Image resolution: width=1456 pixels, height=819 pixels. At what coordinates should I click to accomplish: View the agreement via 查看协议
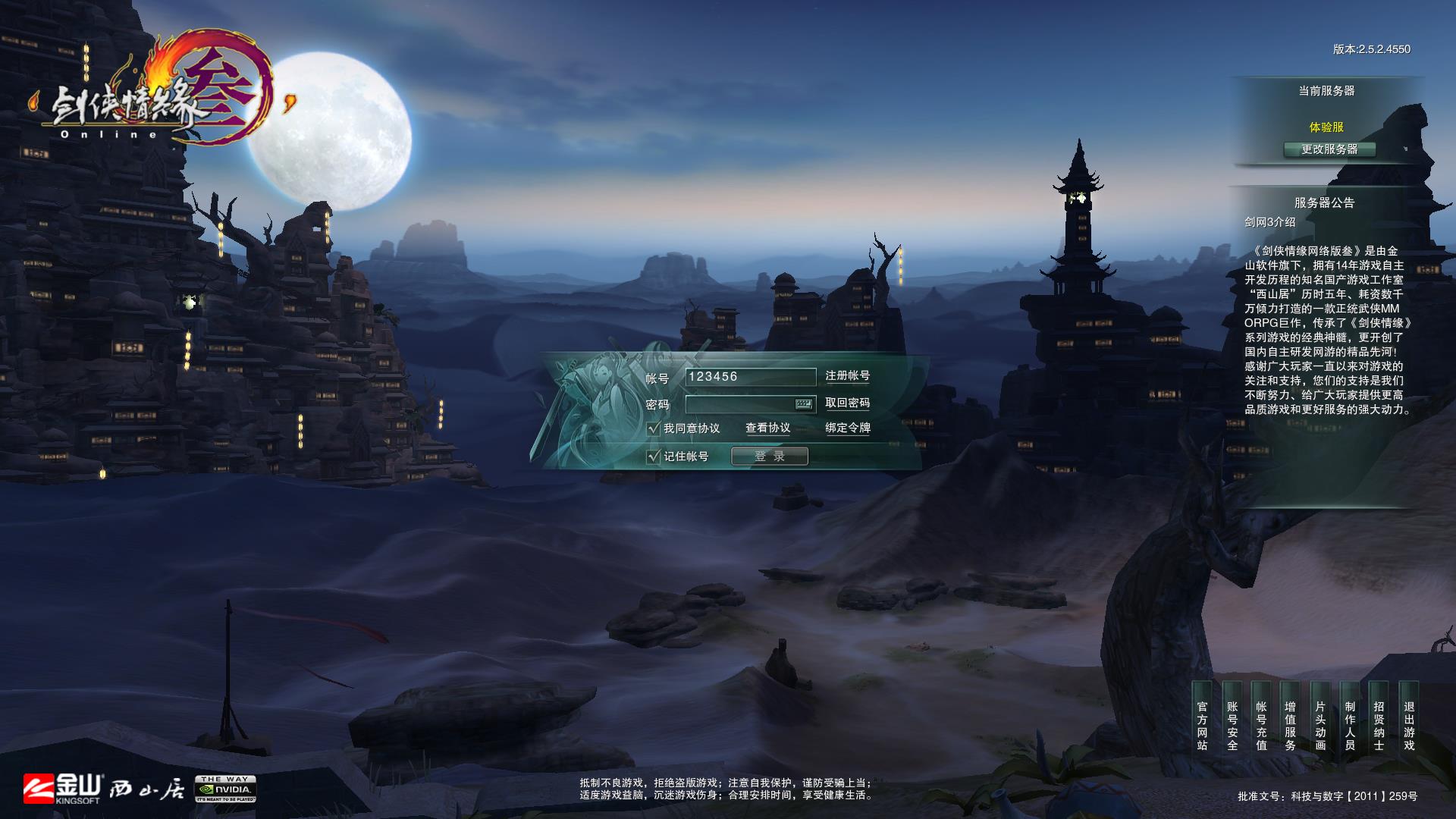(767, 428)
